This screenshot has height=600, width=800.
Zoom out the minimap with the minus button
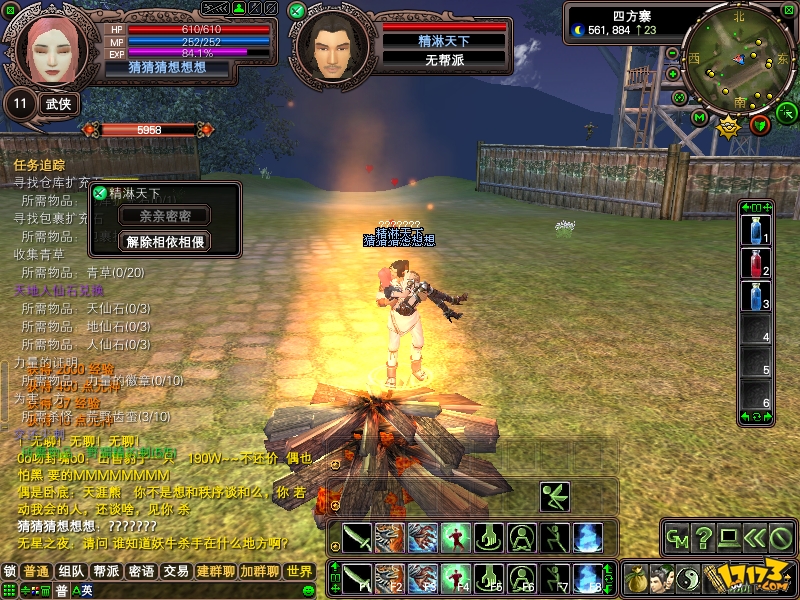[x=672, y=53]
